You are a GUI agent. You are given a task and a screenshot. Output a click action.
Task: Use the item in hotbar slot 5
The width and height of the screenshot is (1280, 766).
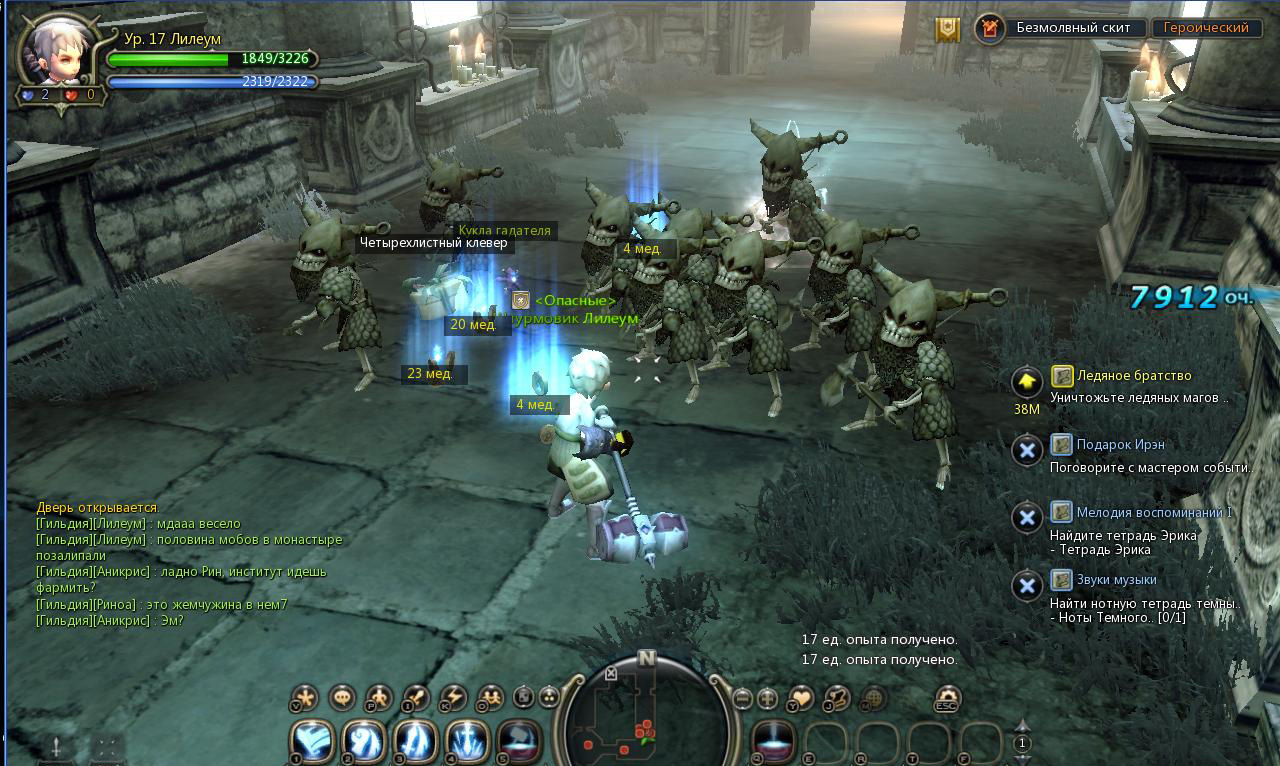519,741
